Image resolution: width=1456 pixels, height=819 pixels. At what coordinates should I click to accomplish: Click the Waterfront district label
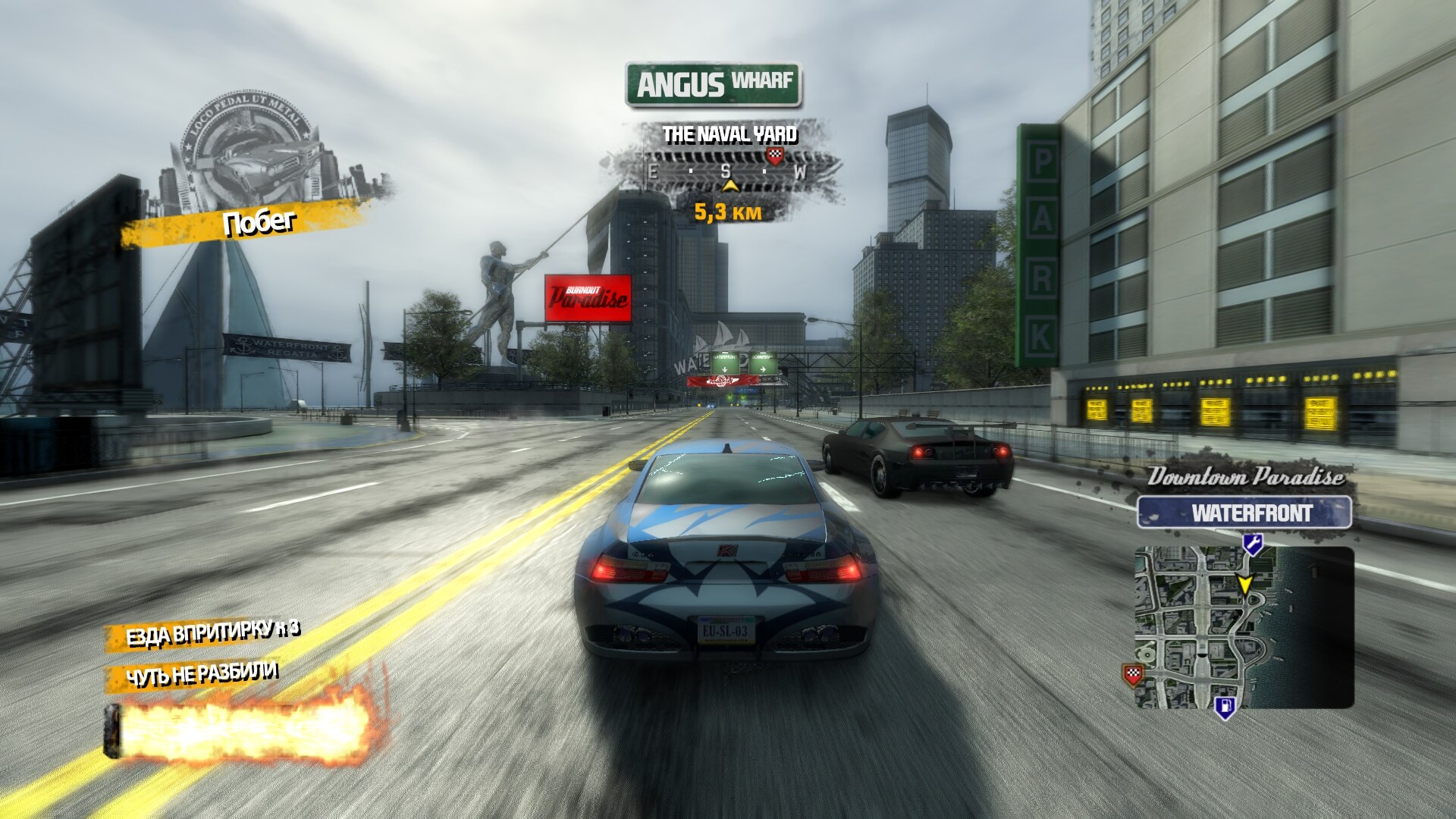1244,513
